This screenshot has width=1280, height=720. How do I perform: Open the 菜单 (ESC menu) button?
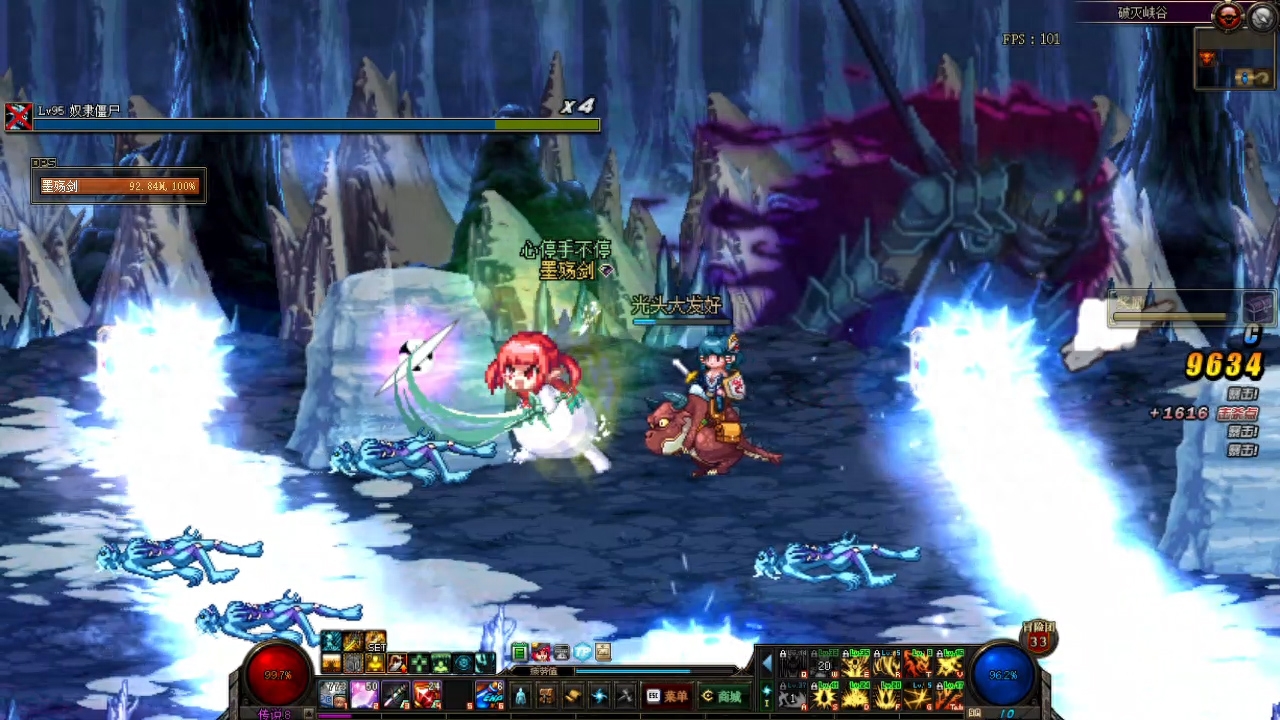[668, 696]
